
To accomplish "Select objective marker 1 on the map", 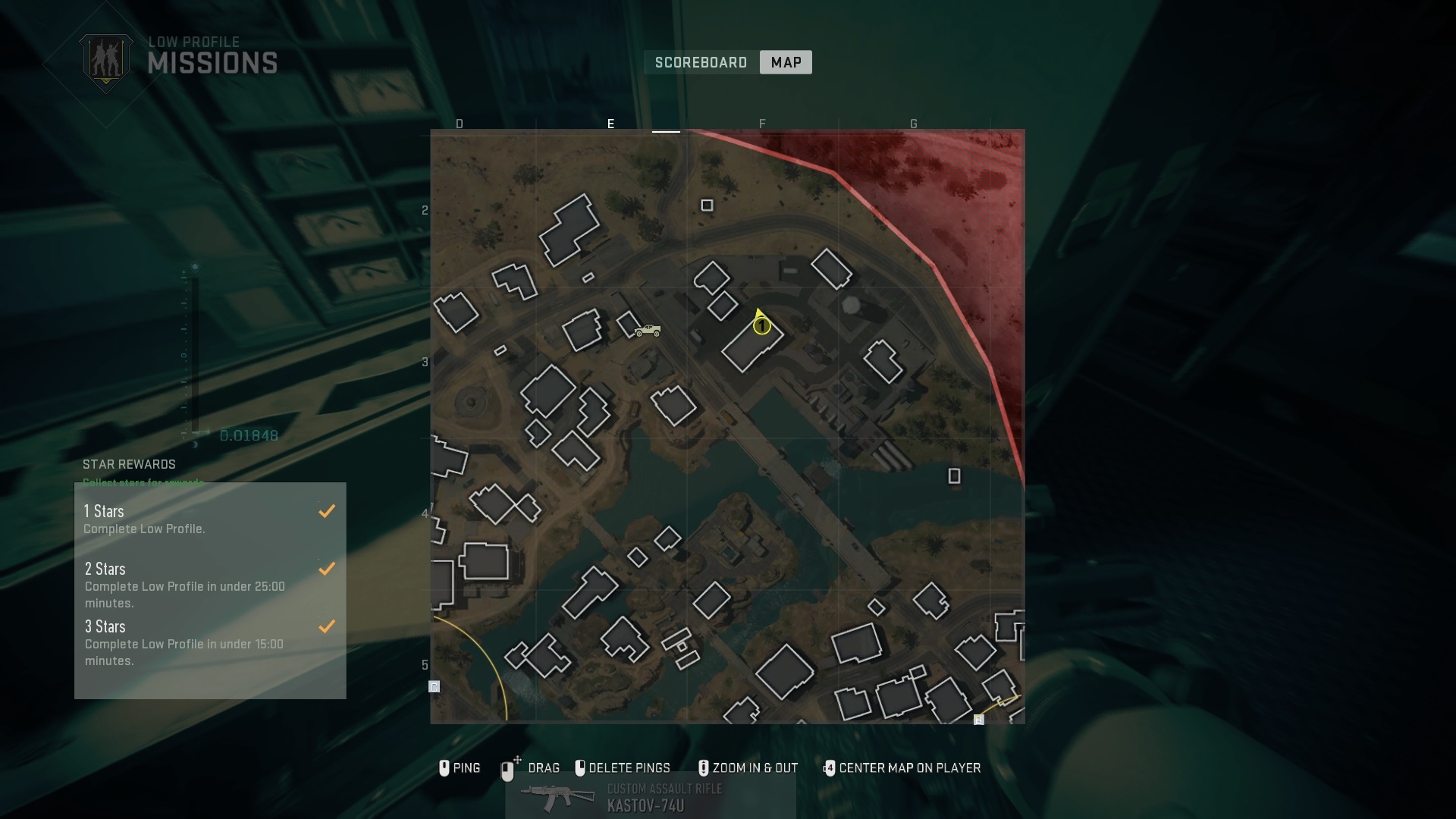I will (x=762, y=325).
